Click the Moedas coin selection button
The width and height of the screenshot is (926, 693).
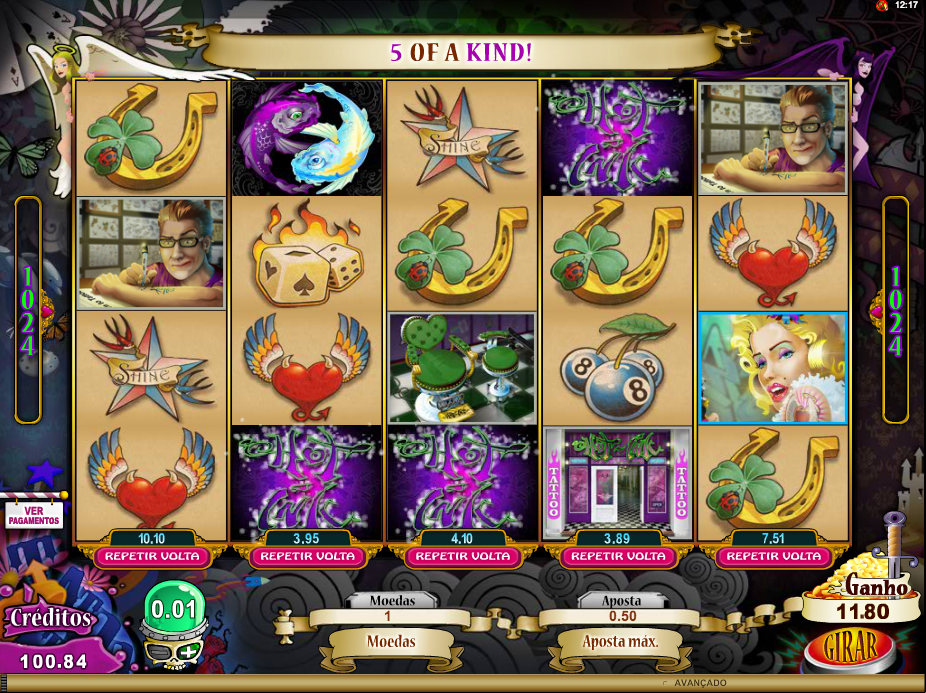click(x=390, y=641)
